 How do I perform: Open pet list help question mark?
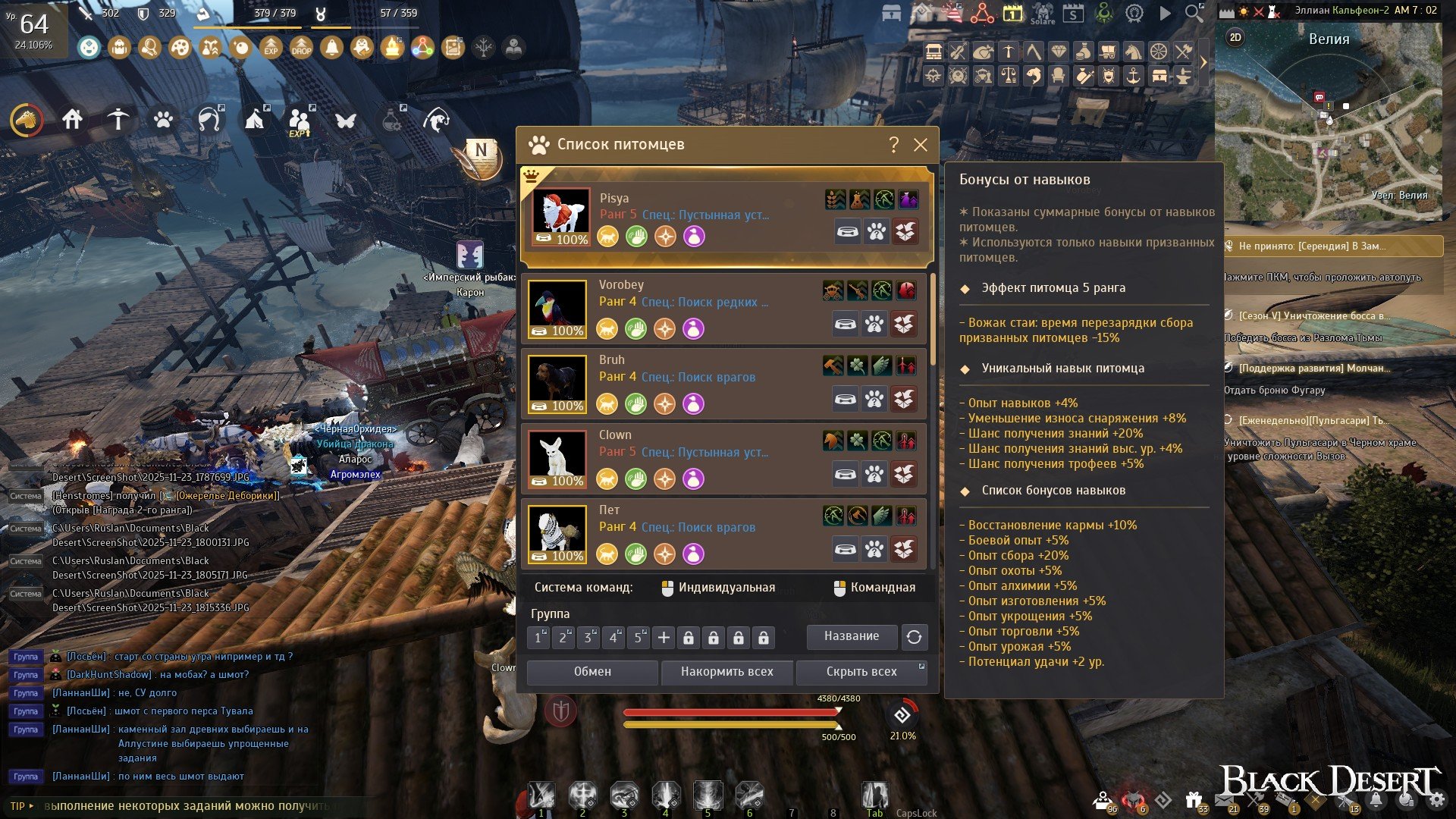(893, 145)
